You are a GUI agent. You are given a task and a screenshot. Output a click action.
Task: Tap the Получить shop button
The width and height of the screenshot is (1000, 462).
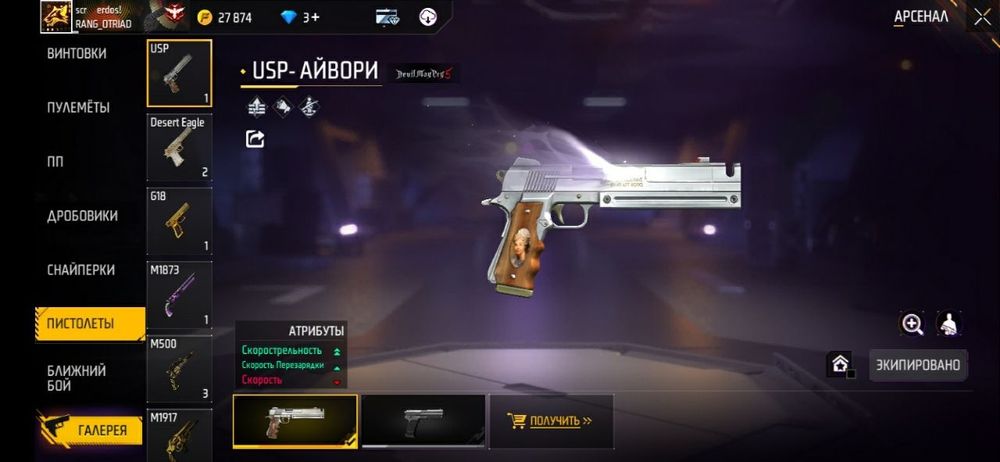pos(549,421)
